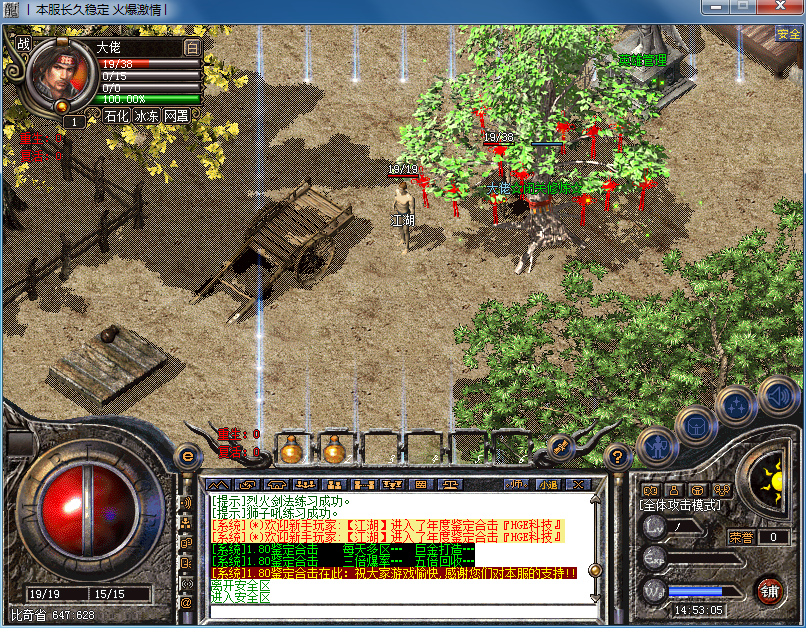Toggle the 全体攻击模式 attack mode label
Image resolution: width=806 pixels, height=628 pixels.
679,505
